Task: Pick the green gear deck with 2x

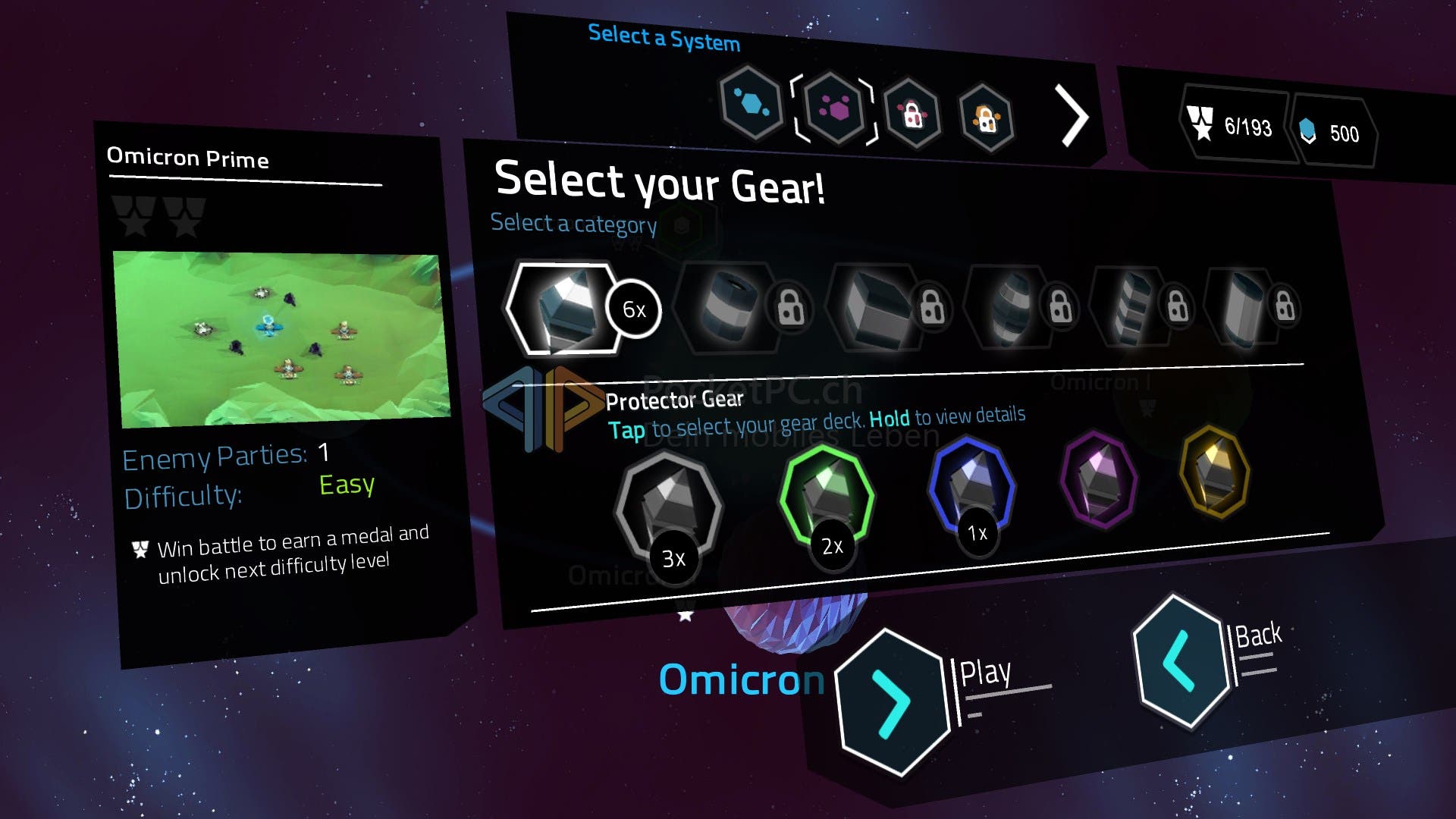Action: click(x=827, y=497)
